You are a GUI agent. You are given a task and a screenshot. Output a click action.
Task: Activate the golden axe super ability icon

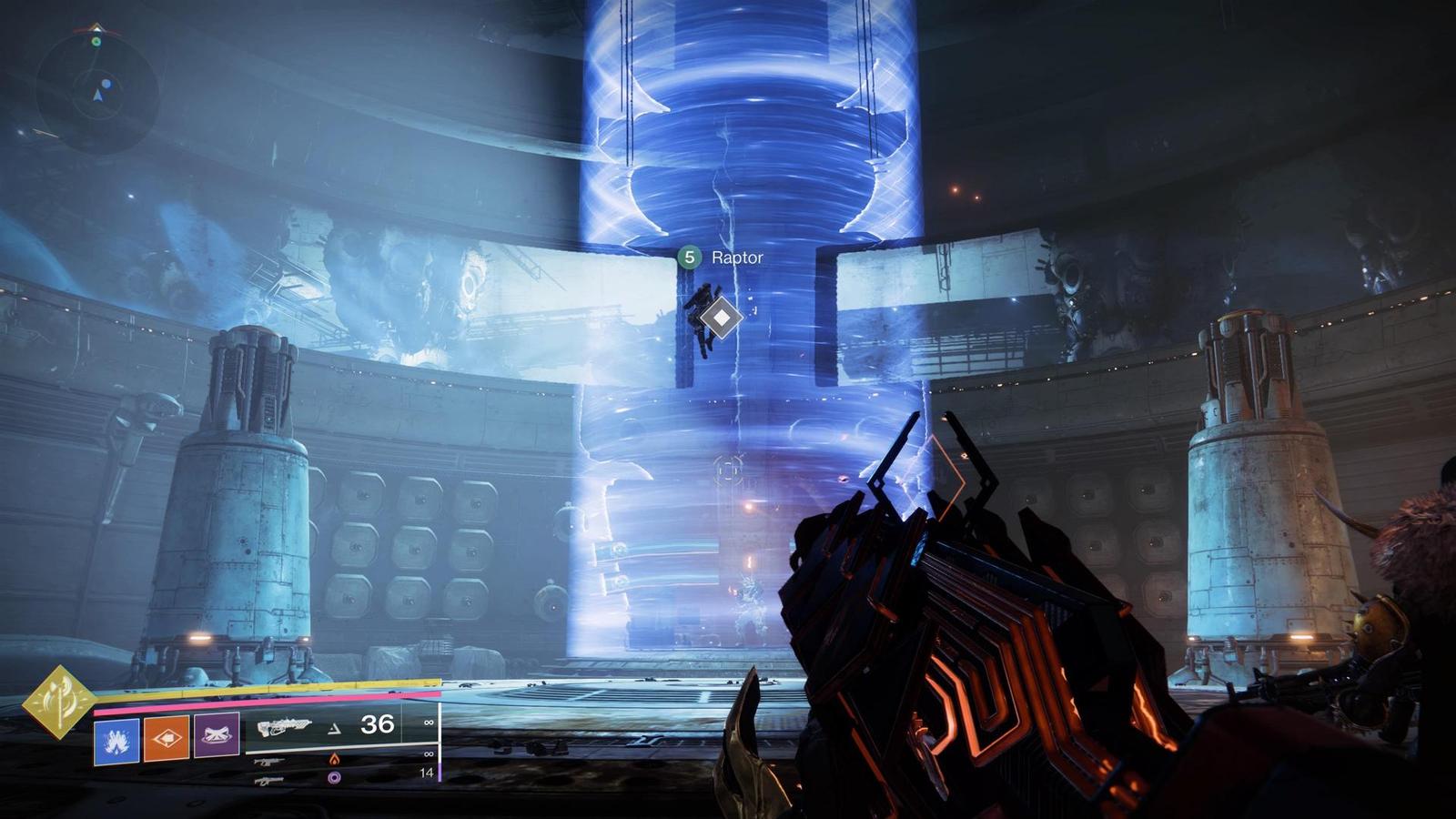pyautogui.click(x=58, y=702)
